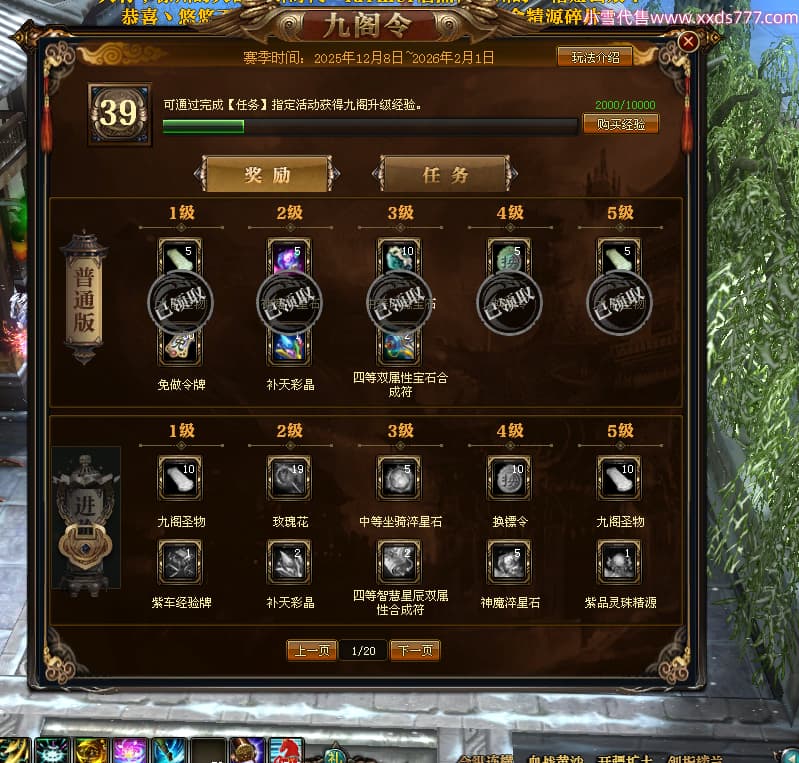Viewport: 799px width, 763px height.
Task: Select the 四等智慧星辰双属性合成符 reward
Action: tap(400, 562)
